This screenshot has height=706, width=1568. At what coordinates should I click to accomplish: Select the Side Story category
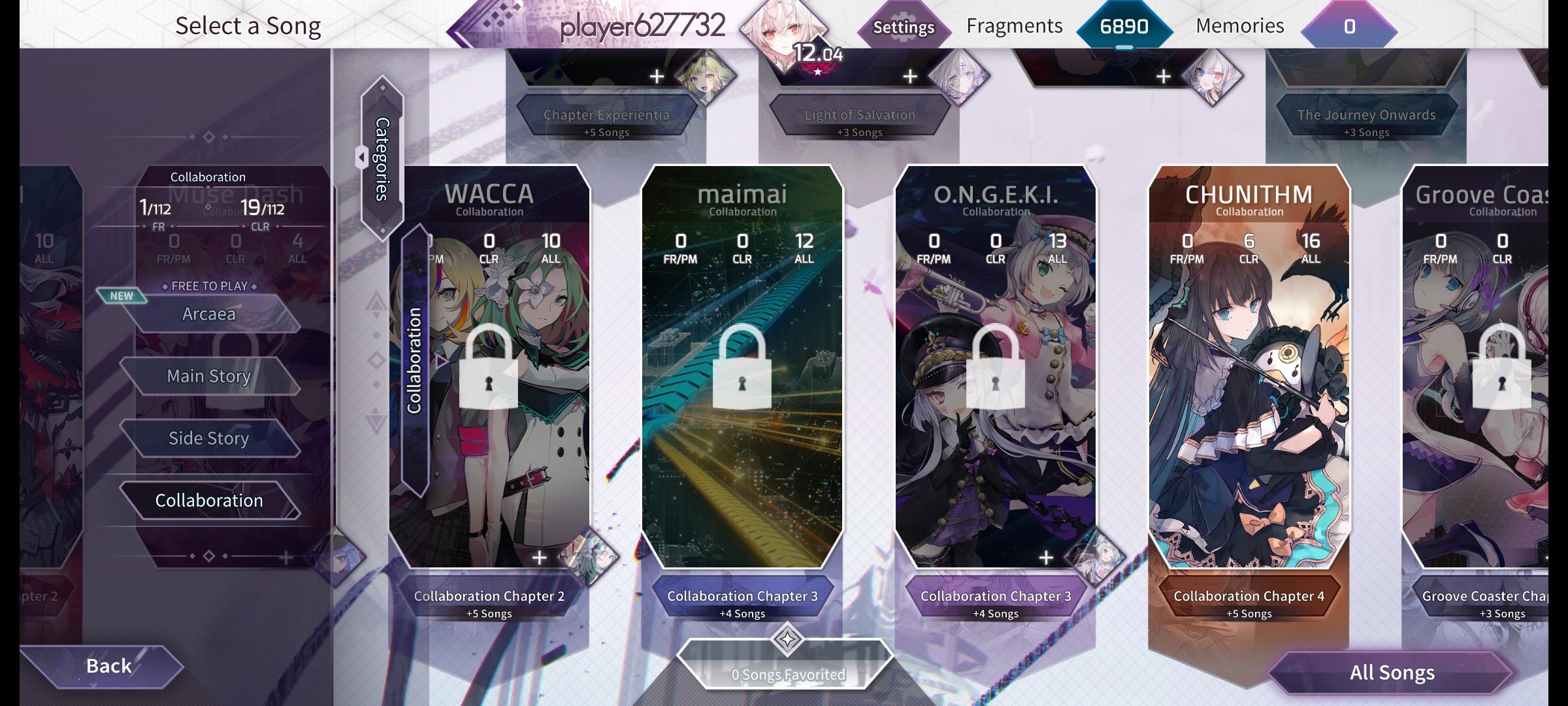click(x=209, y=438)
